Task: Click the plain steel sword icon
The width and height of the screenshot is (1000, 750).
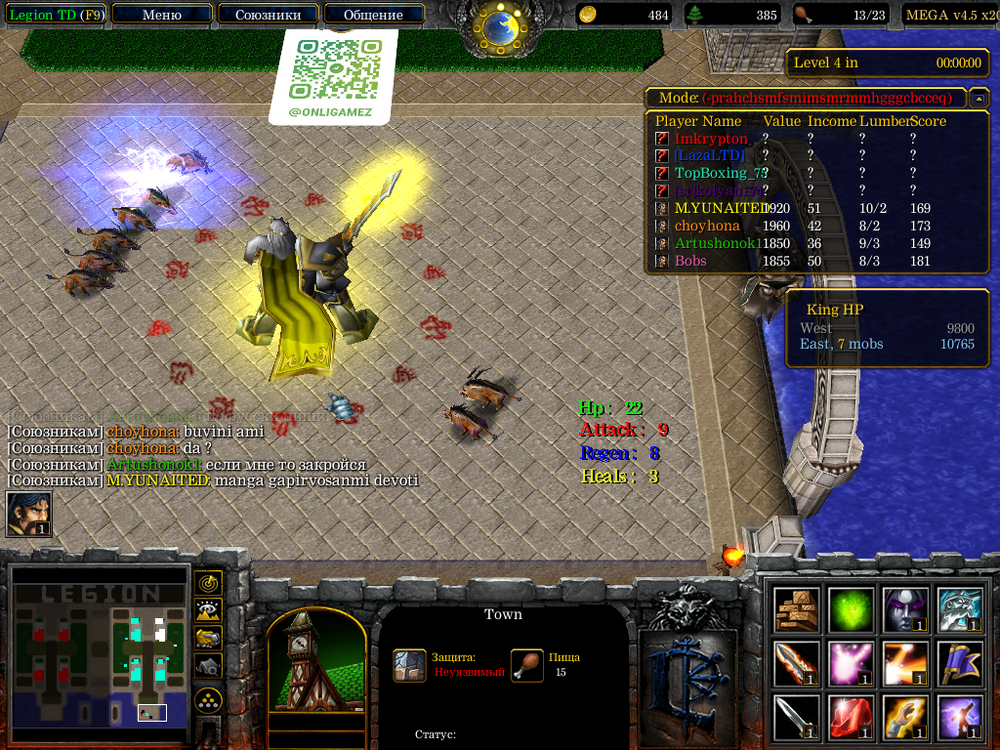Action: click(x=796, y=718)
